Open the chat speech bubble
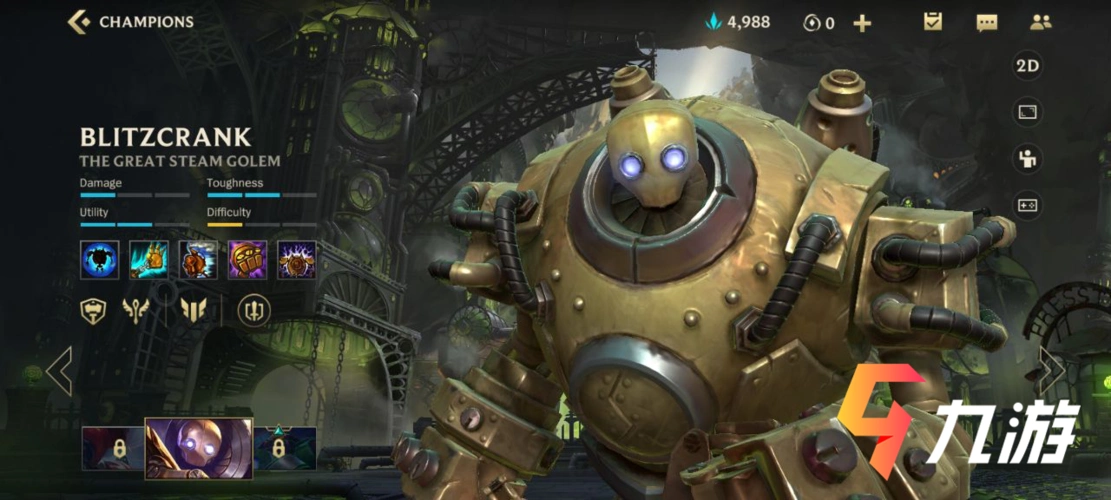The height and width of the screenshot is (500, 1111). (987, 22)
